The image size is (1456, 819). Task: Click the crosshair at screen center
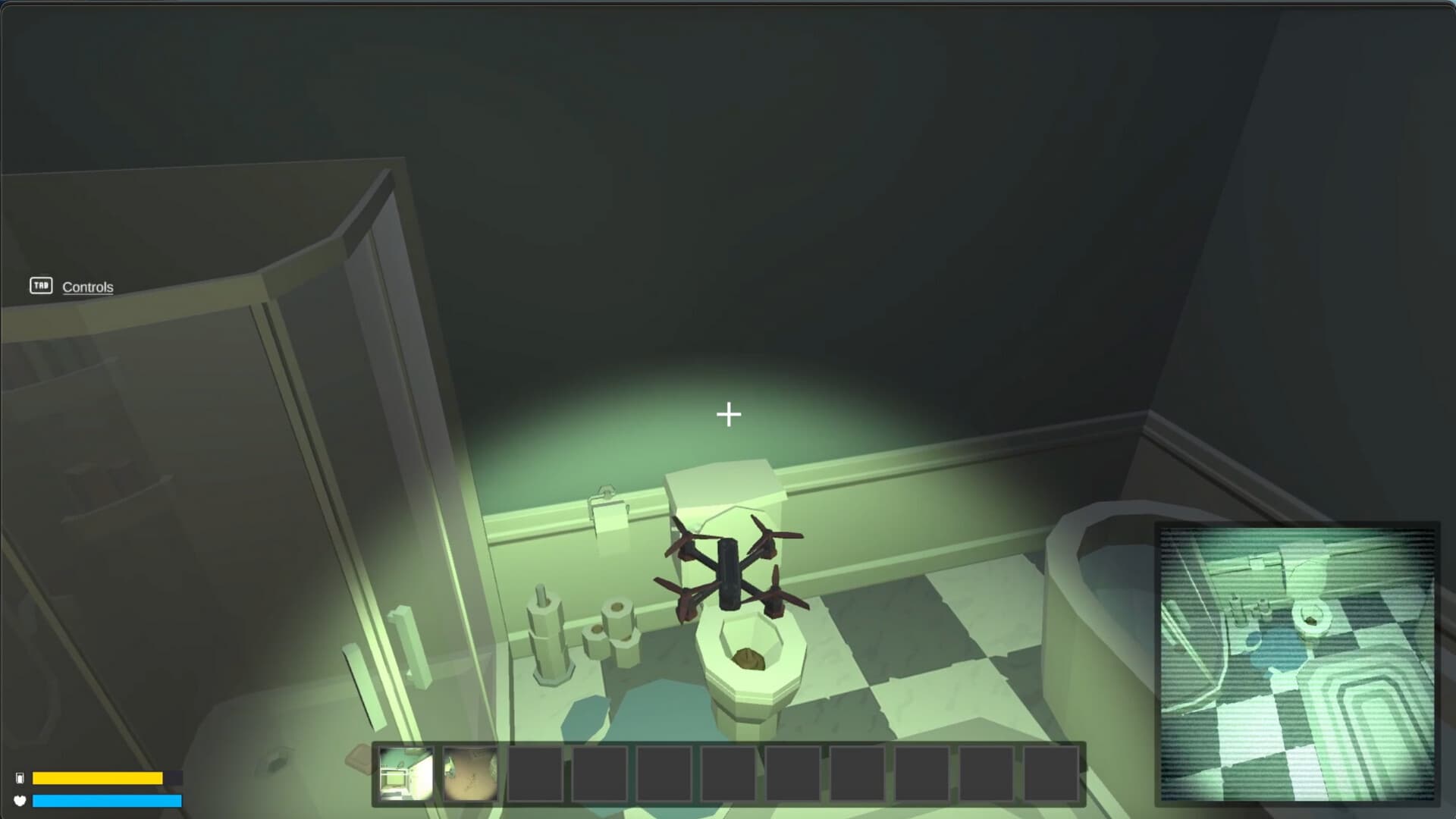click(x=728, y=415)
